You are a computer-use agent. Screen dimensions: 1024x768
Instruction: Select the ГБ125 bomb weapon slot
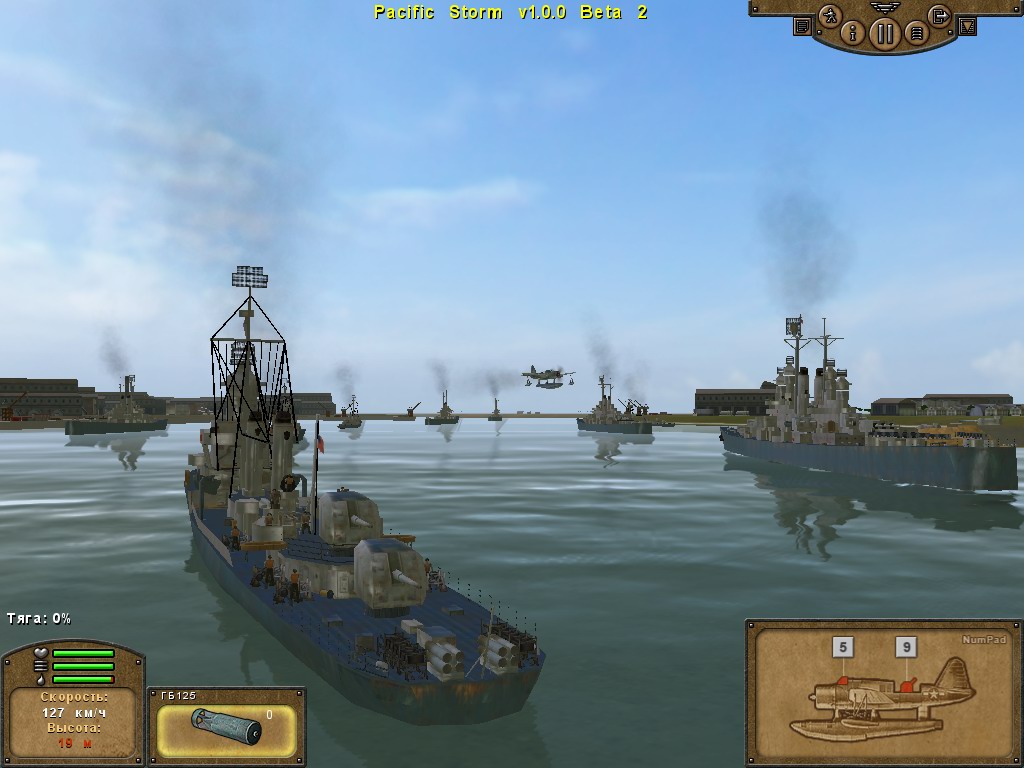click(x=227, y=730)
